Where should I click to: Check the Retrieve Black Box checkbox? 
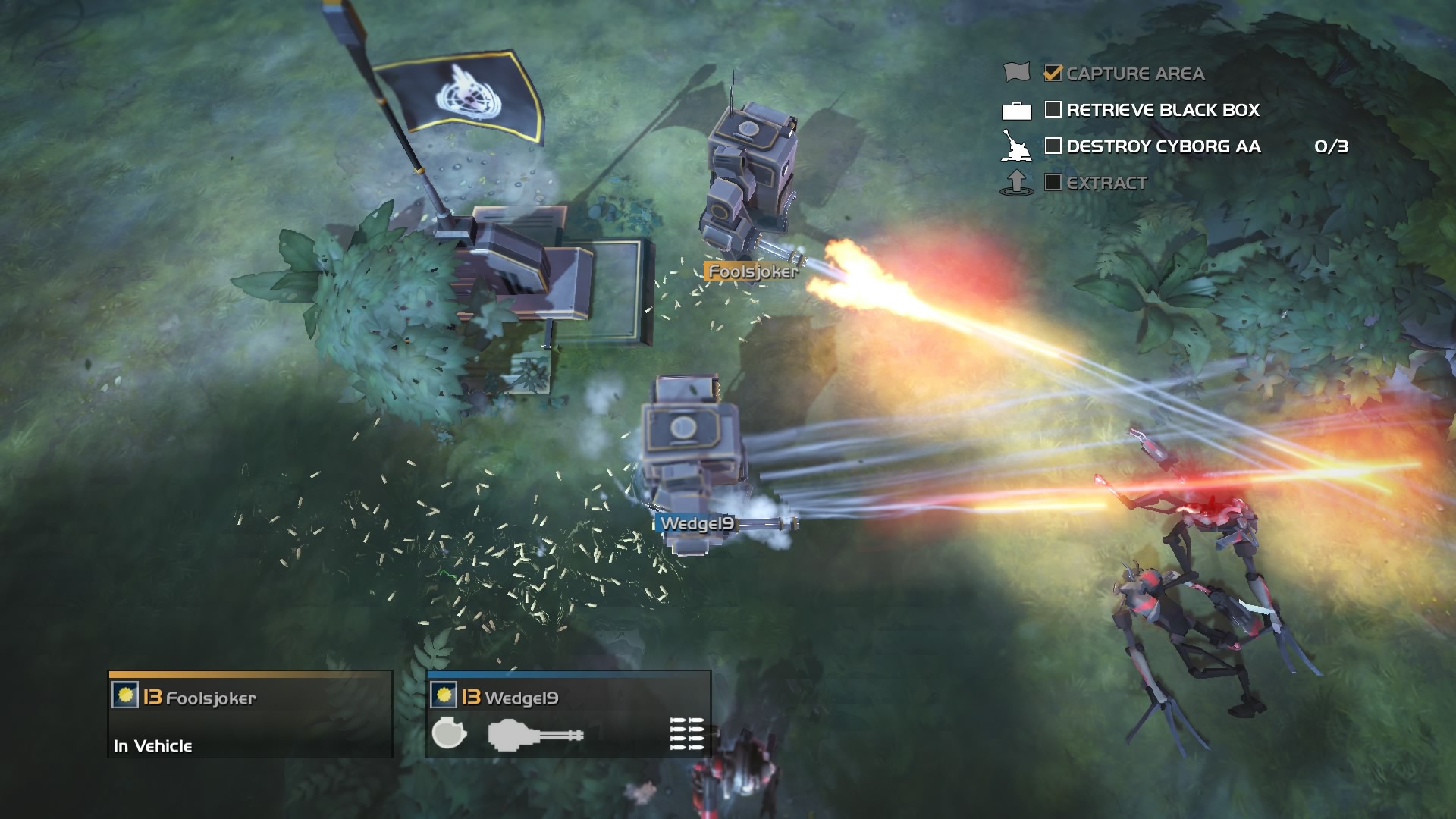(x=1053, y=111)
